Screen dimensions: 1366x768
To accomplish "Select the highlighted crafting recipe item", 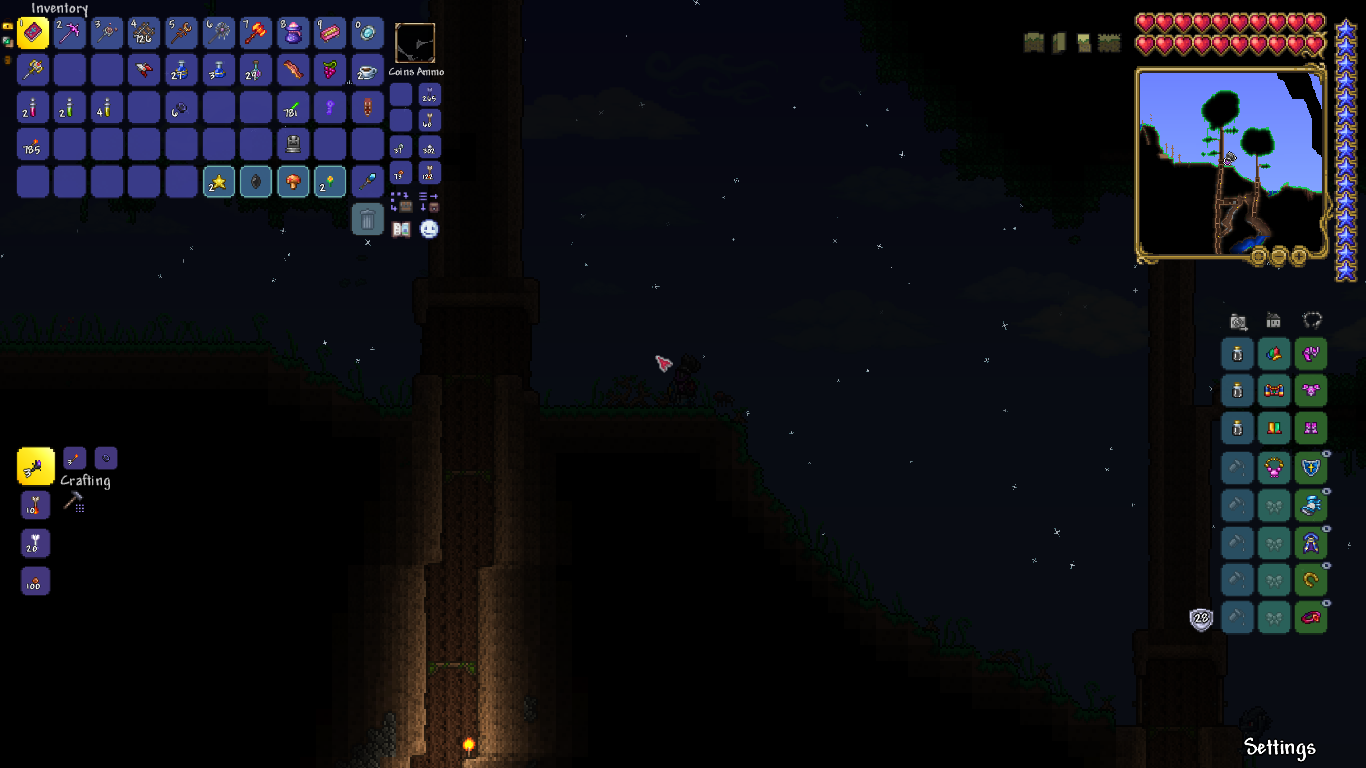I will pyautogui.click(x=36, y=466).
